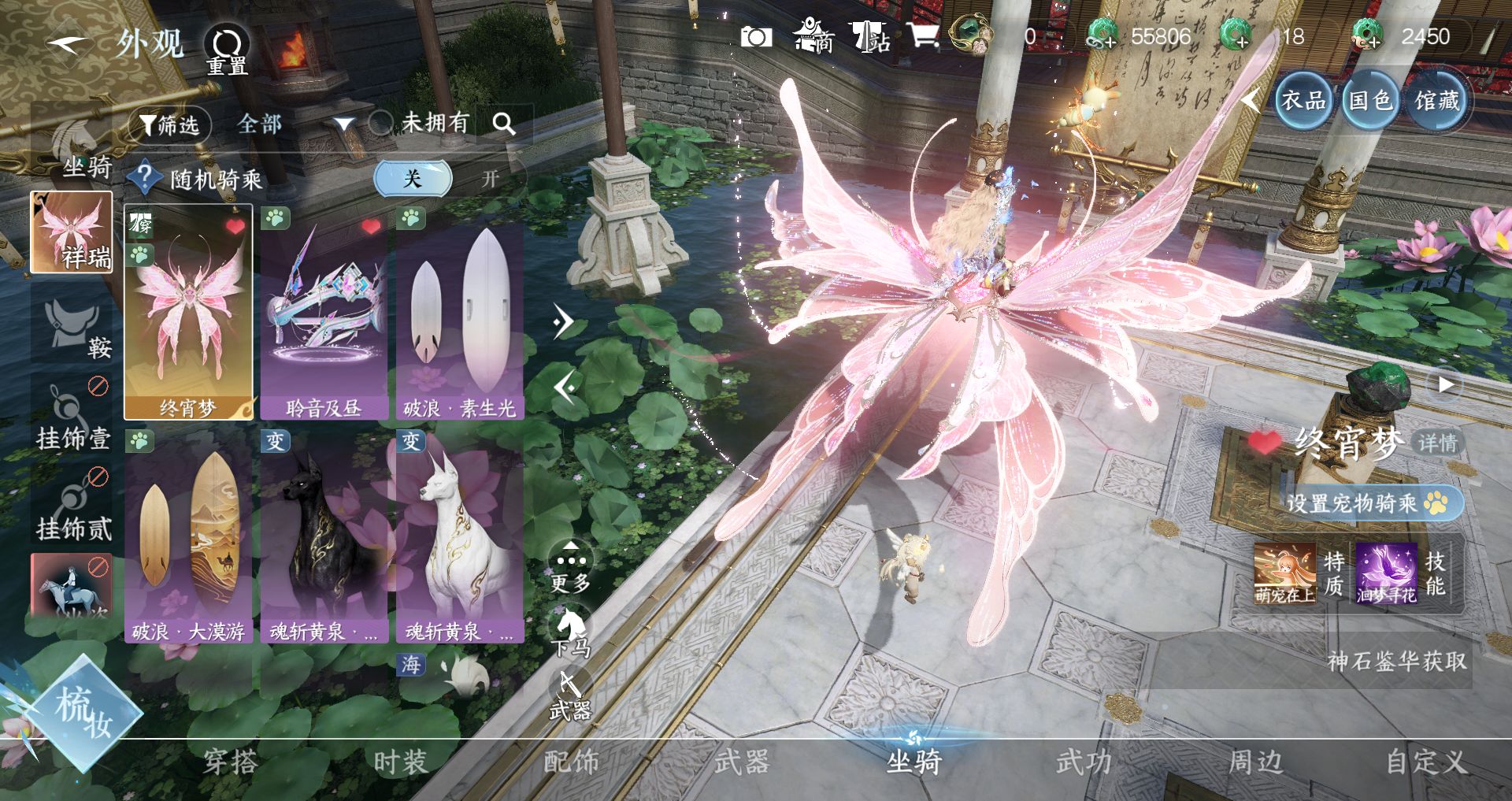The image size is (1512, 801).
Task: View 终宵梦 details via 详情
Action: [1438, 443]
